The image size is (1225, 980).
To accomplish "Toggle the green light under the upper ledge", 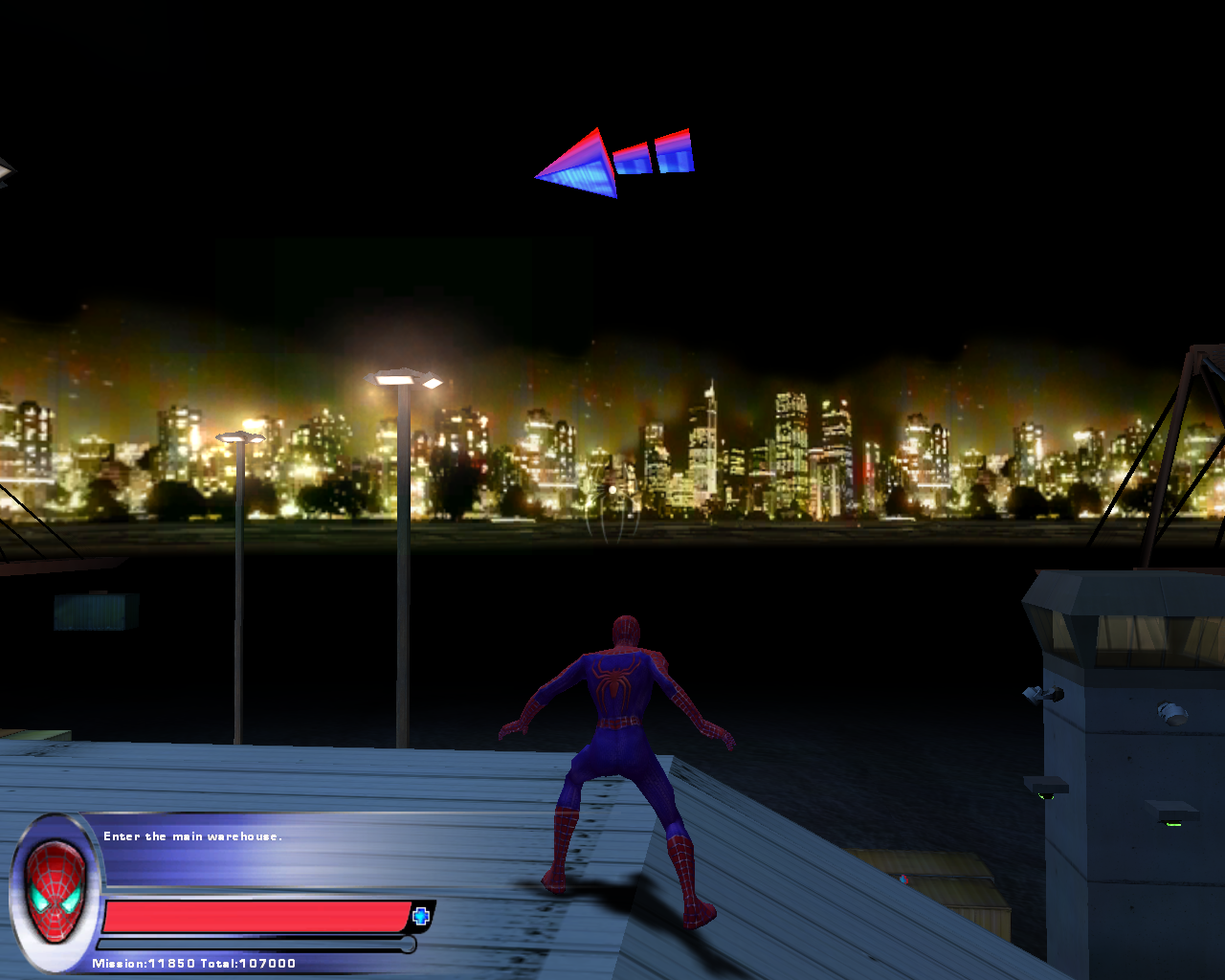I will click(x=1047, y=794).
